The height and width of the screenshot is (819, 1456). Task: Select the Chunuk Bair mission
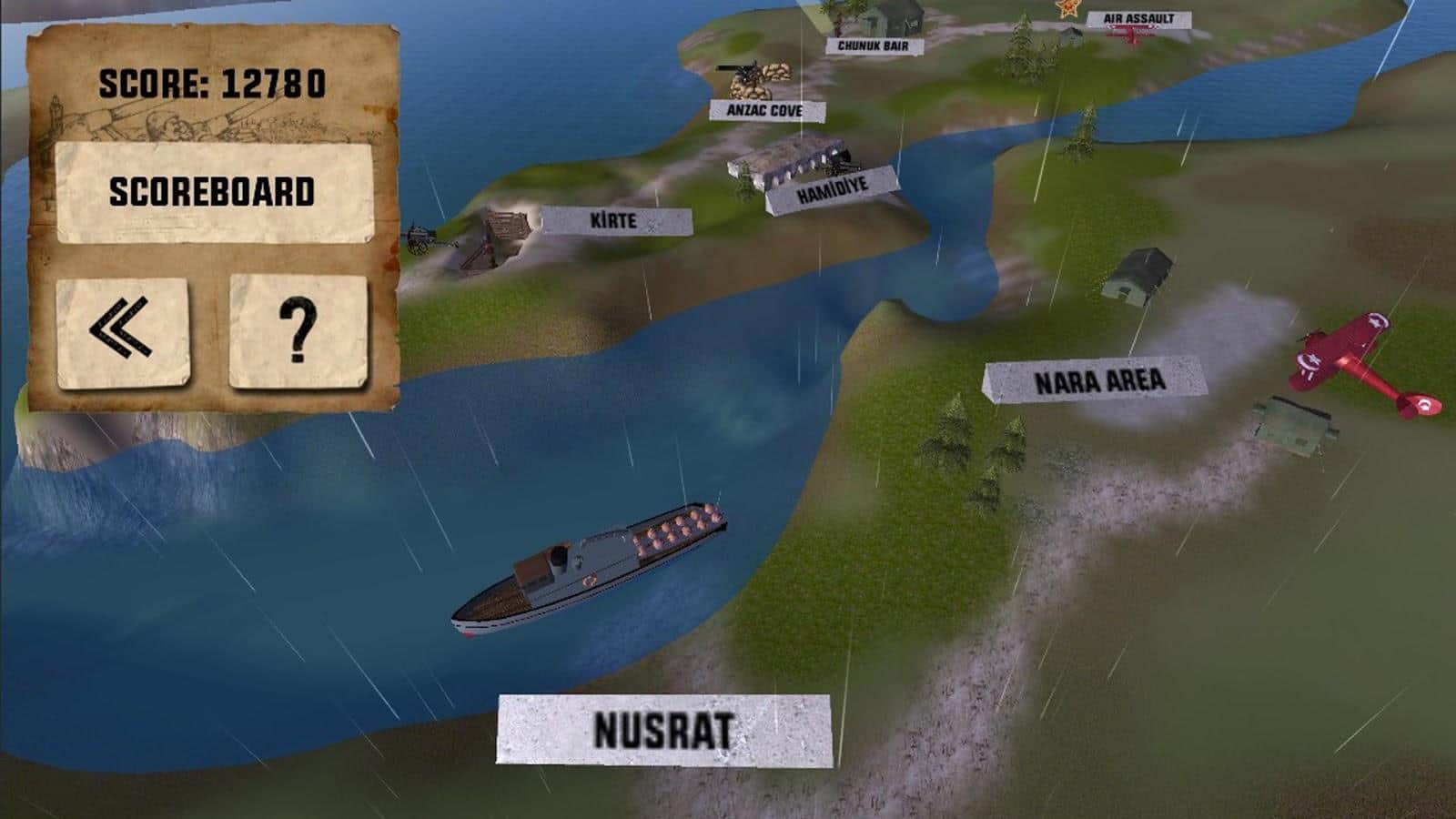(x=873, y=45)
